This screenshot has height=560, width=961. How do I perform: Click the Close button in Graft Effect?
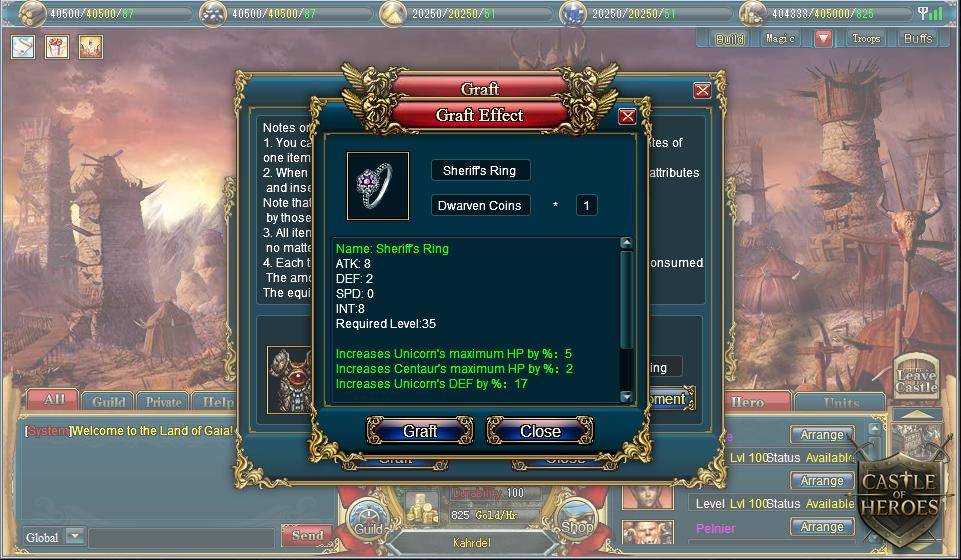tap(540, 431)
